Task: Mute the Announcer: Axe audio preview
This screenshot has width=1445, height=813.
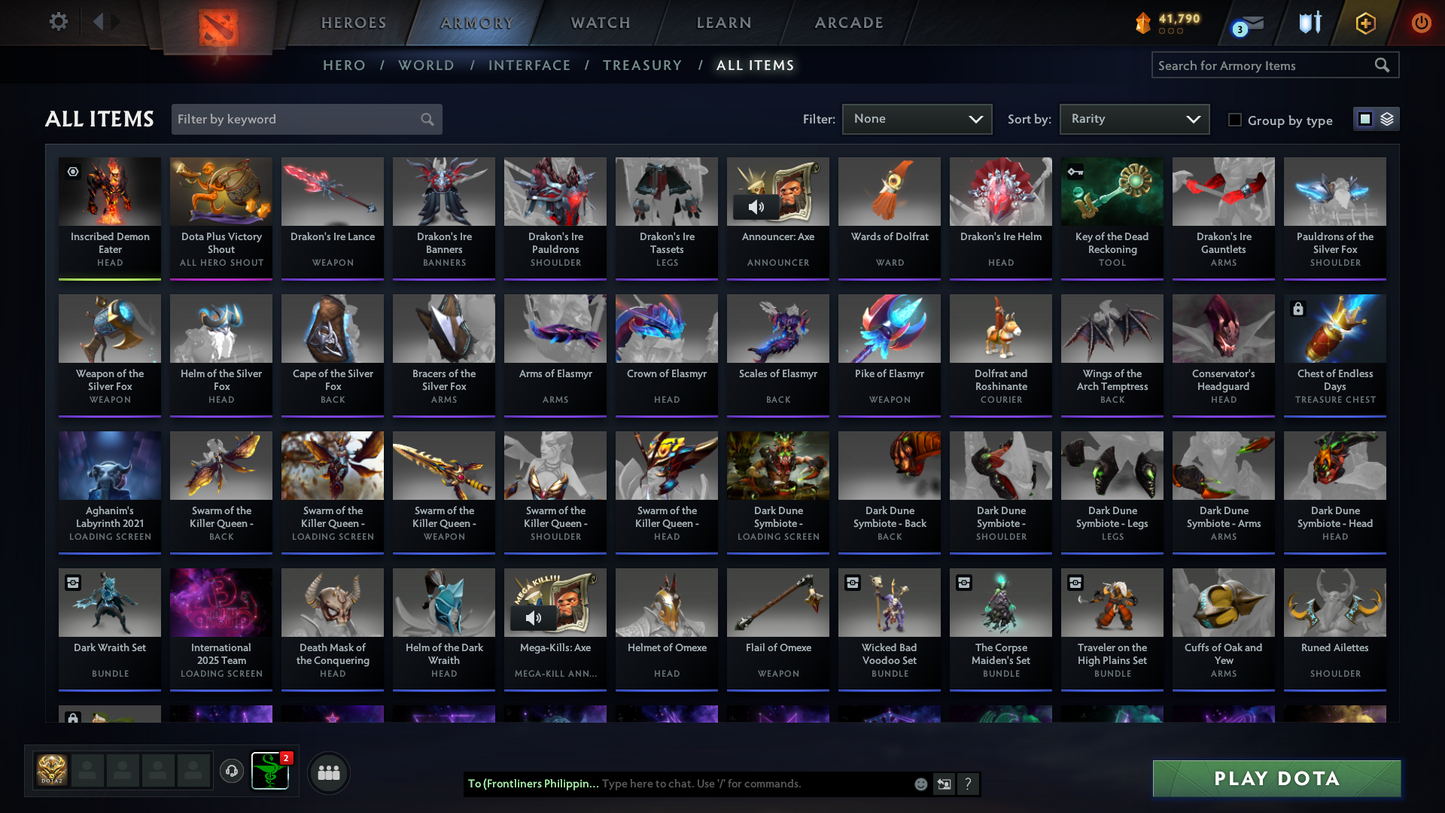Action: 756,206
